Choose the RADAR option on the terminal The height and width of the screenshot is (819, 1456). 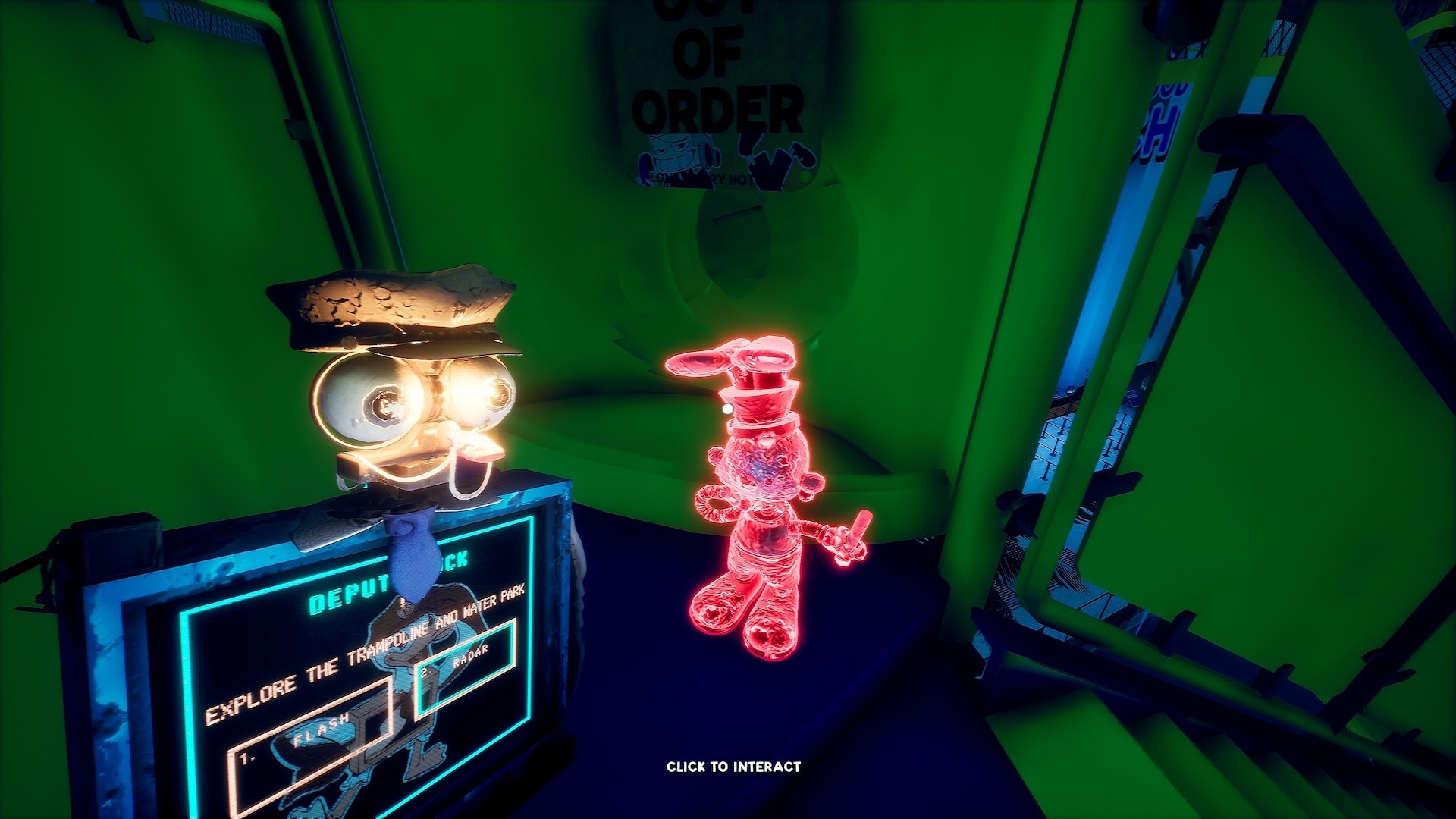tap(466, 660)
